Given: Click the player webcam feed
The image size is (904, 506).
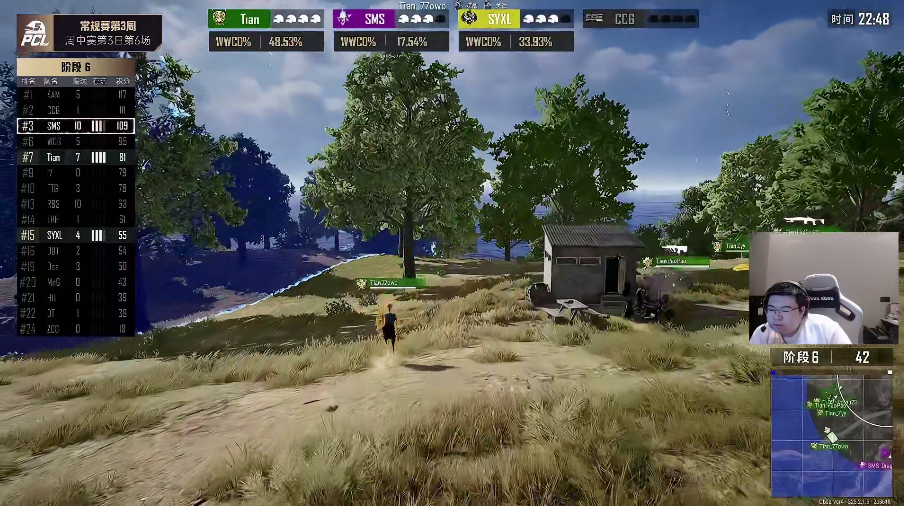Looking at the screenshot, I should tap(823, 289).
